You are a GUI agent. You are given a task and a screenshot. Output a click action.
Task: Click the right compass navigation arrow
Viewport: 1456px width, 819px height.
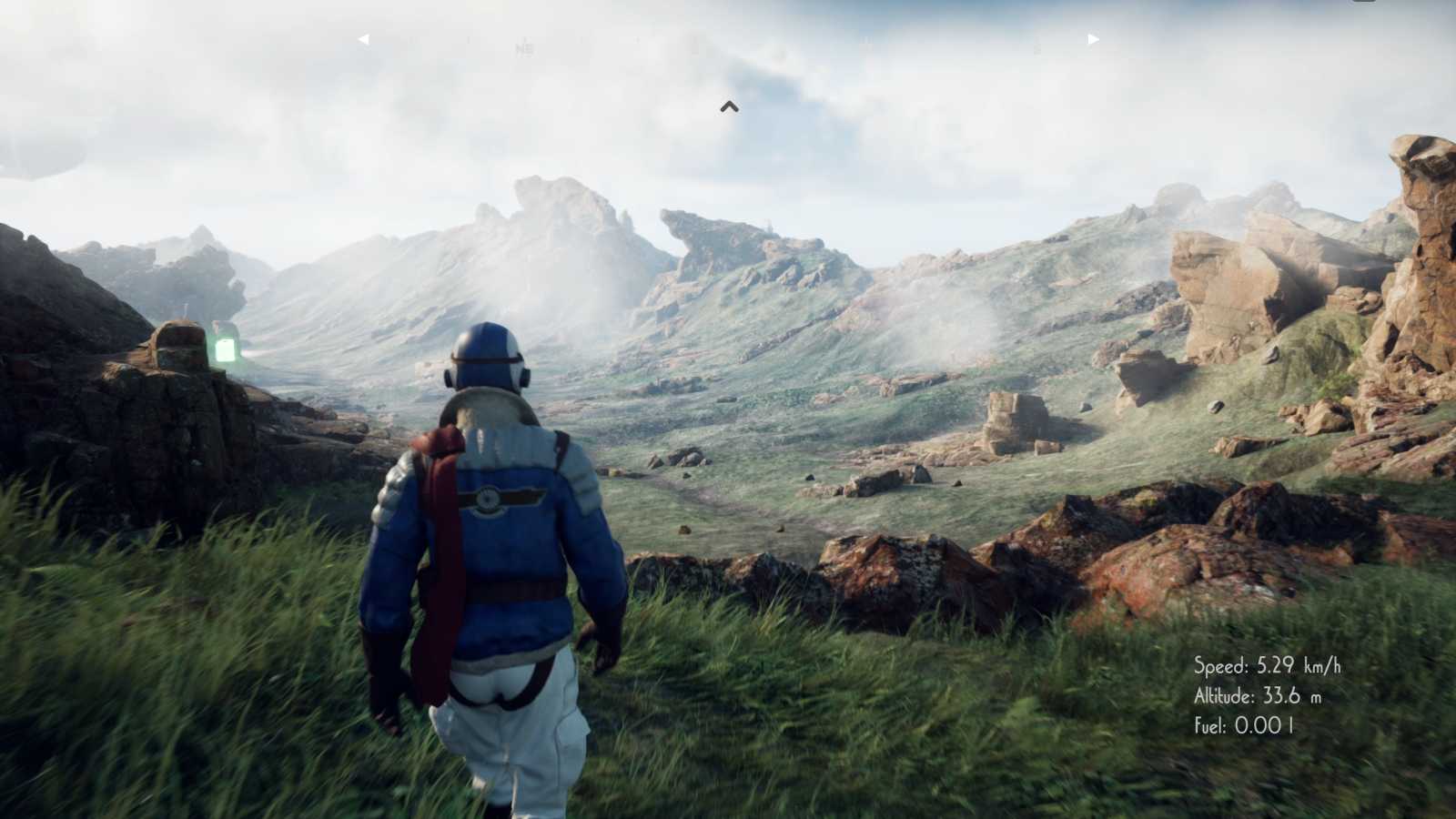[x=1092, y=38]
